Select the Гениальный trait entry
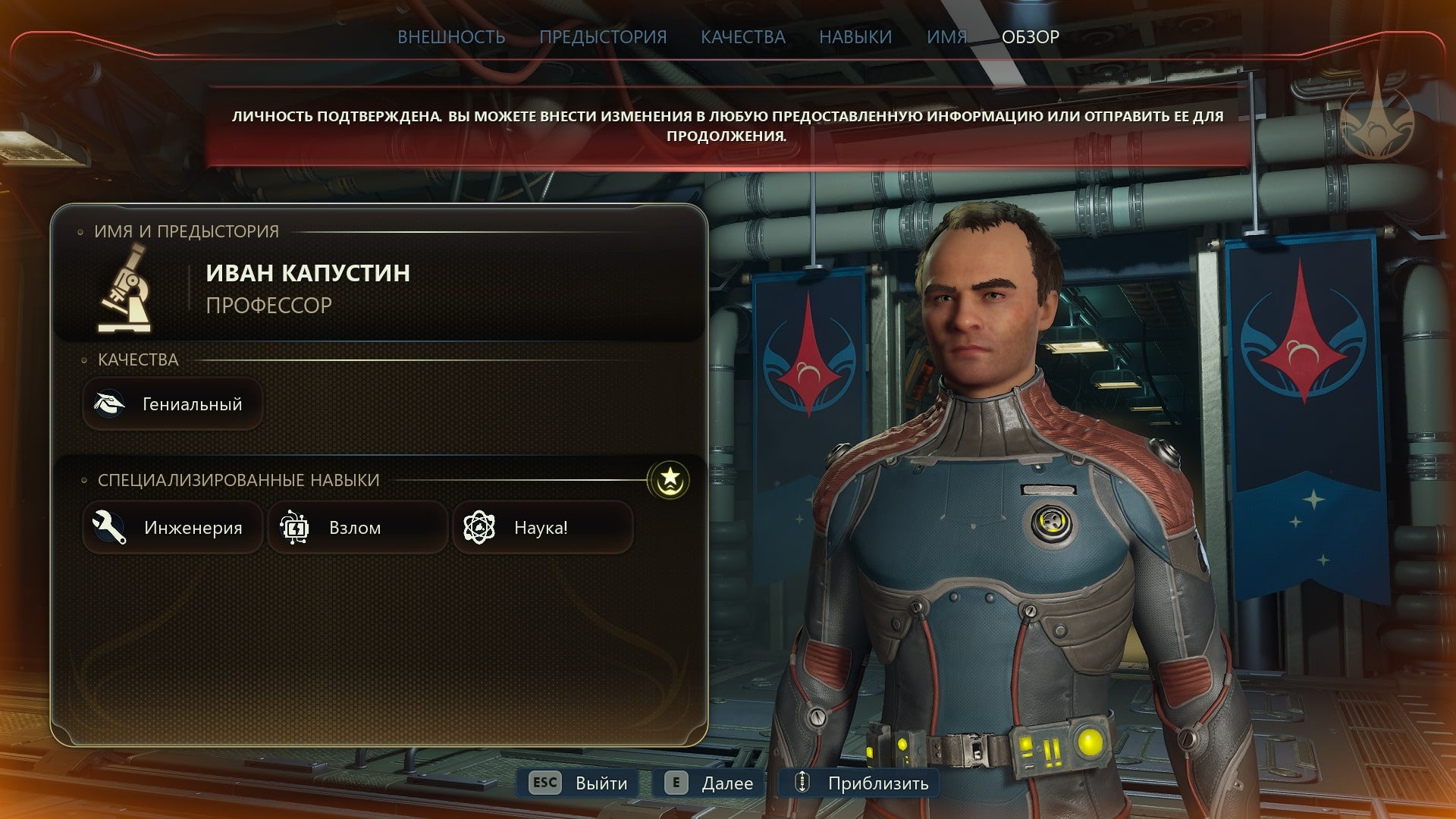The height and width of the screenshot is (819, 1456). 173,404
